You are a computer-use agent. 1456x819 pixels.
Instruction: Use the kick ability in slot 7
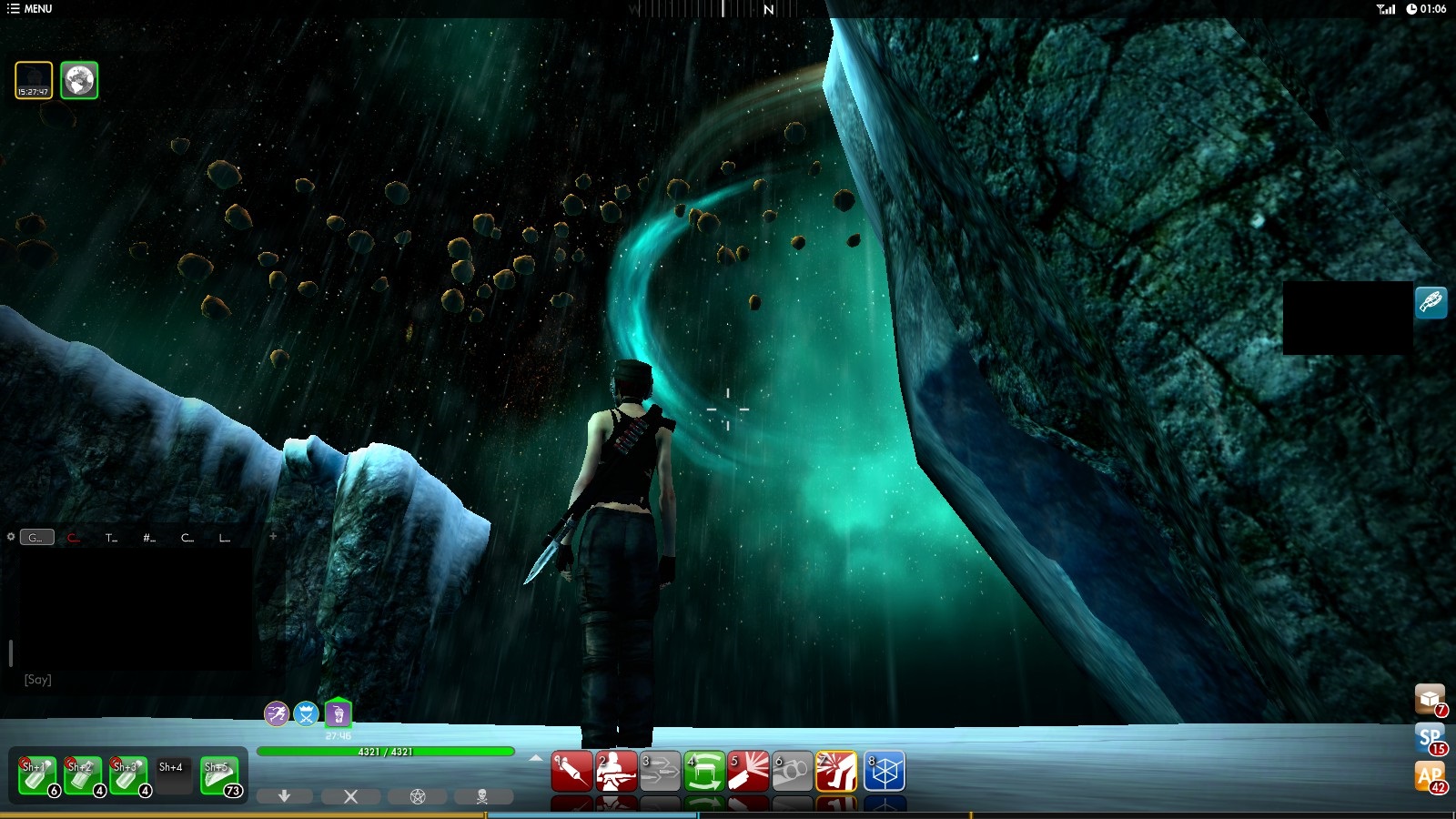coord(836,772)
